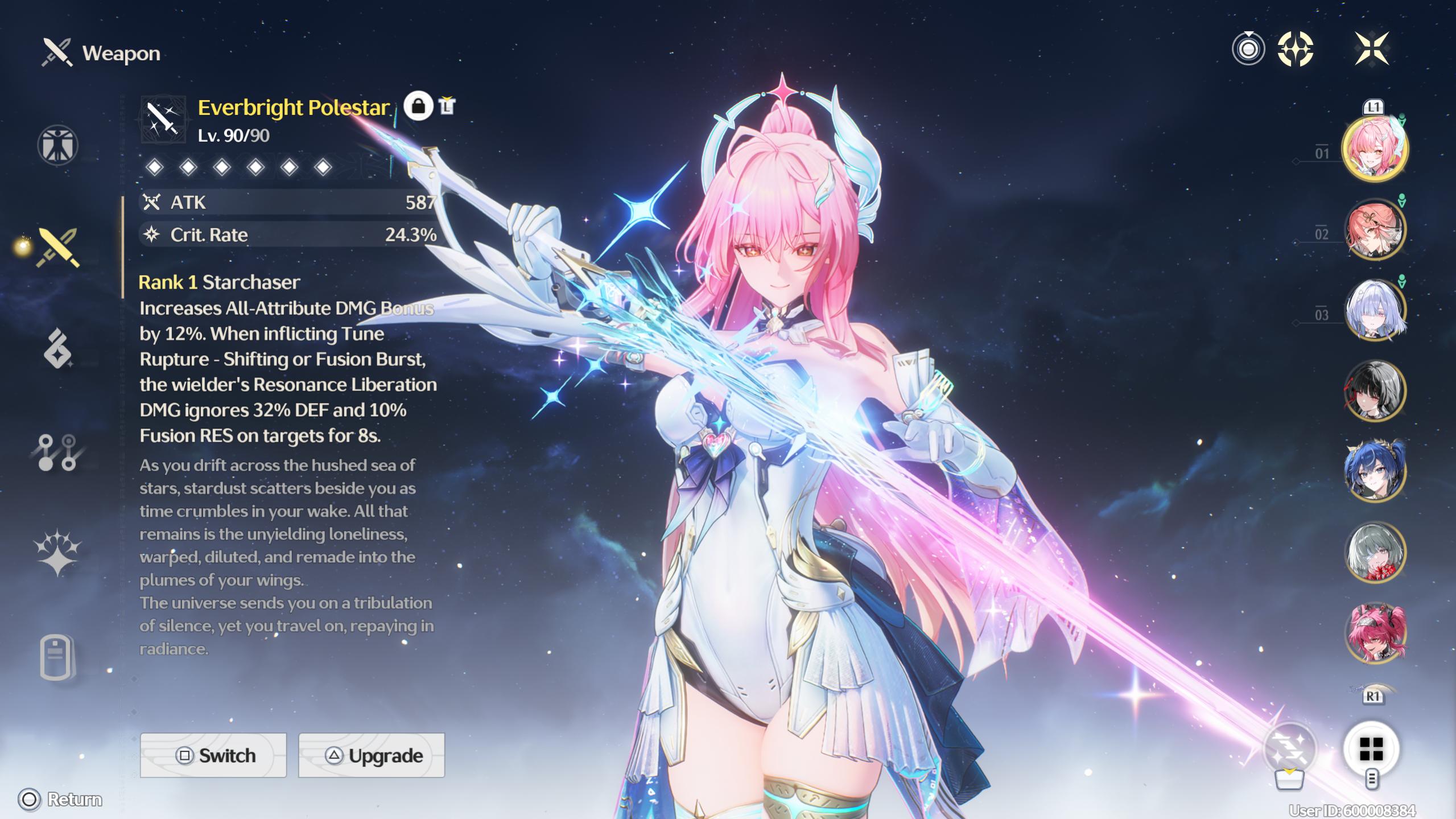Switch to the character overview tab
The image size is (1456, 819).
[57, 145]
